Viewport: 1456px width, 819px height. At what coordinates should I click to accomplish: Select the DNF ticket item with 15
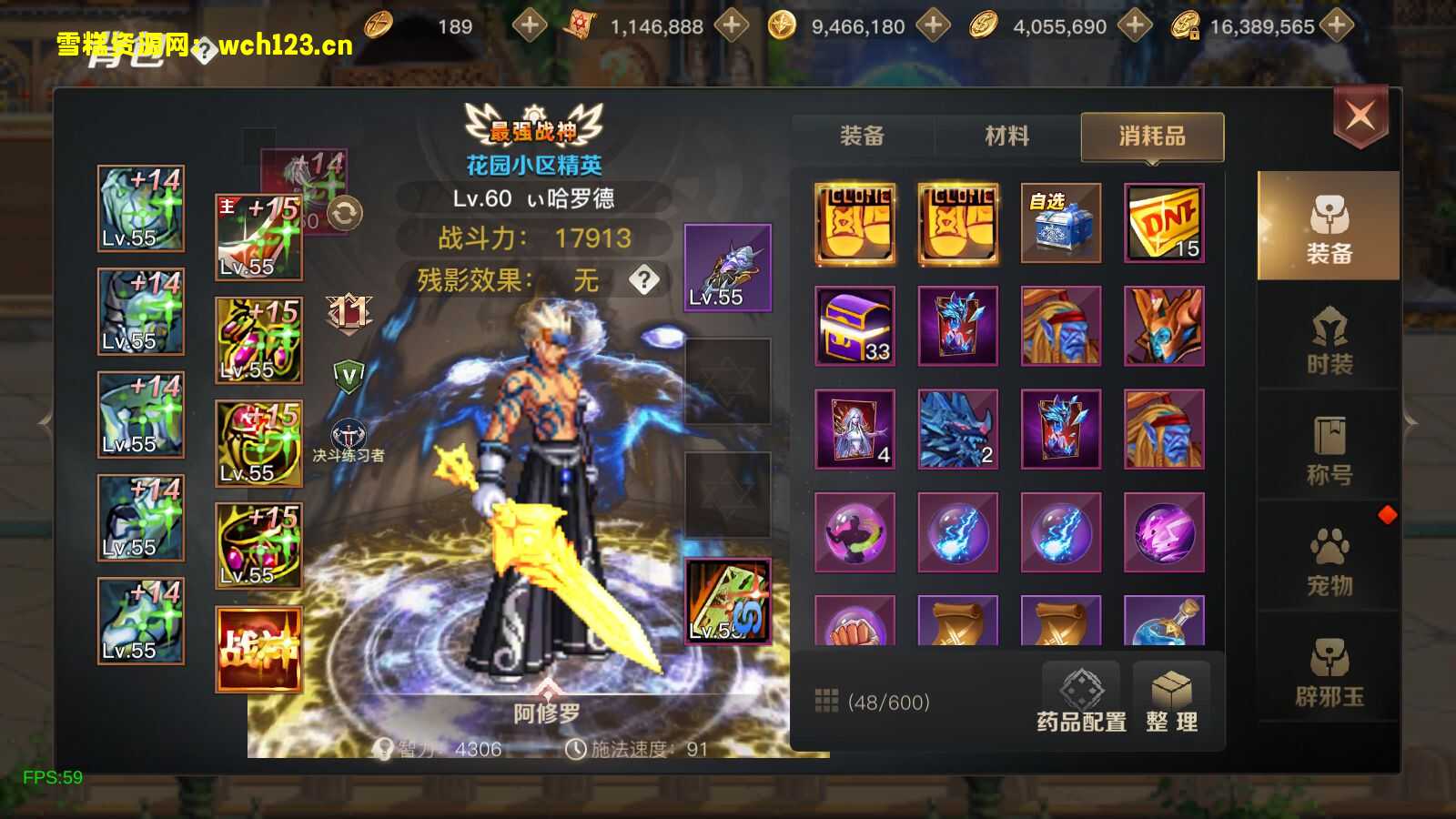(1164, 223)
